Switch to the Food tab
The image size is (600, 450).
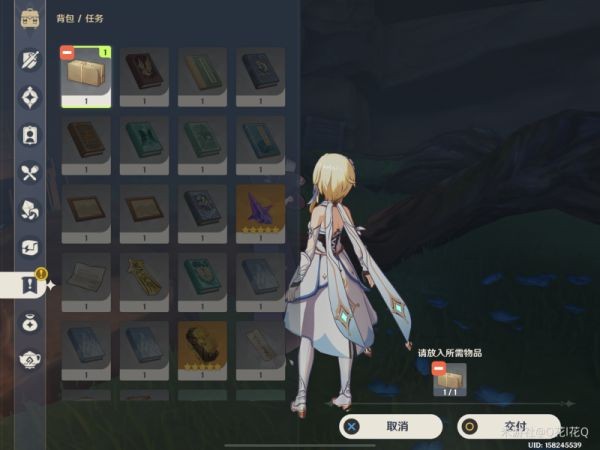tap(29, 172)
